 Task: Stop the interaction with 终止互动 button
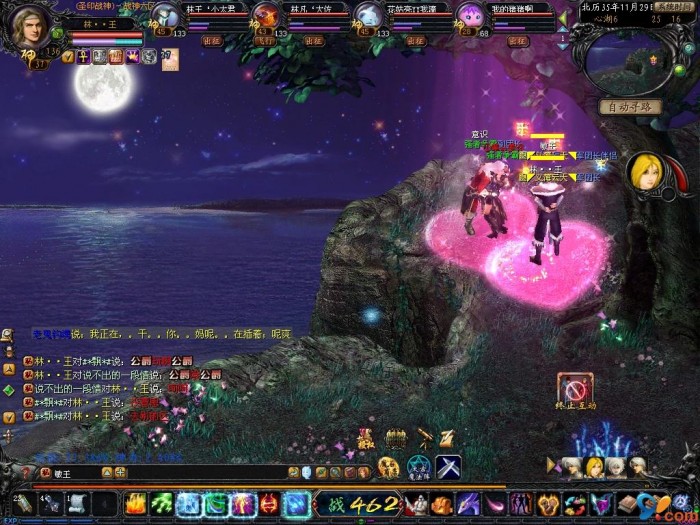[x=575, y=389]
